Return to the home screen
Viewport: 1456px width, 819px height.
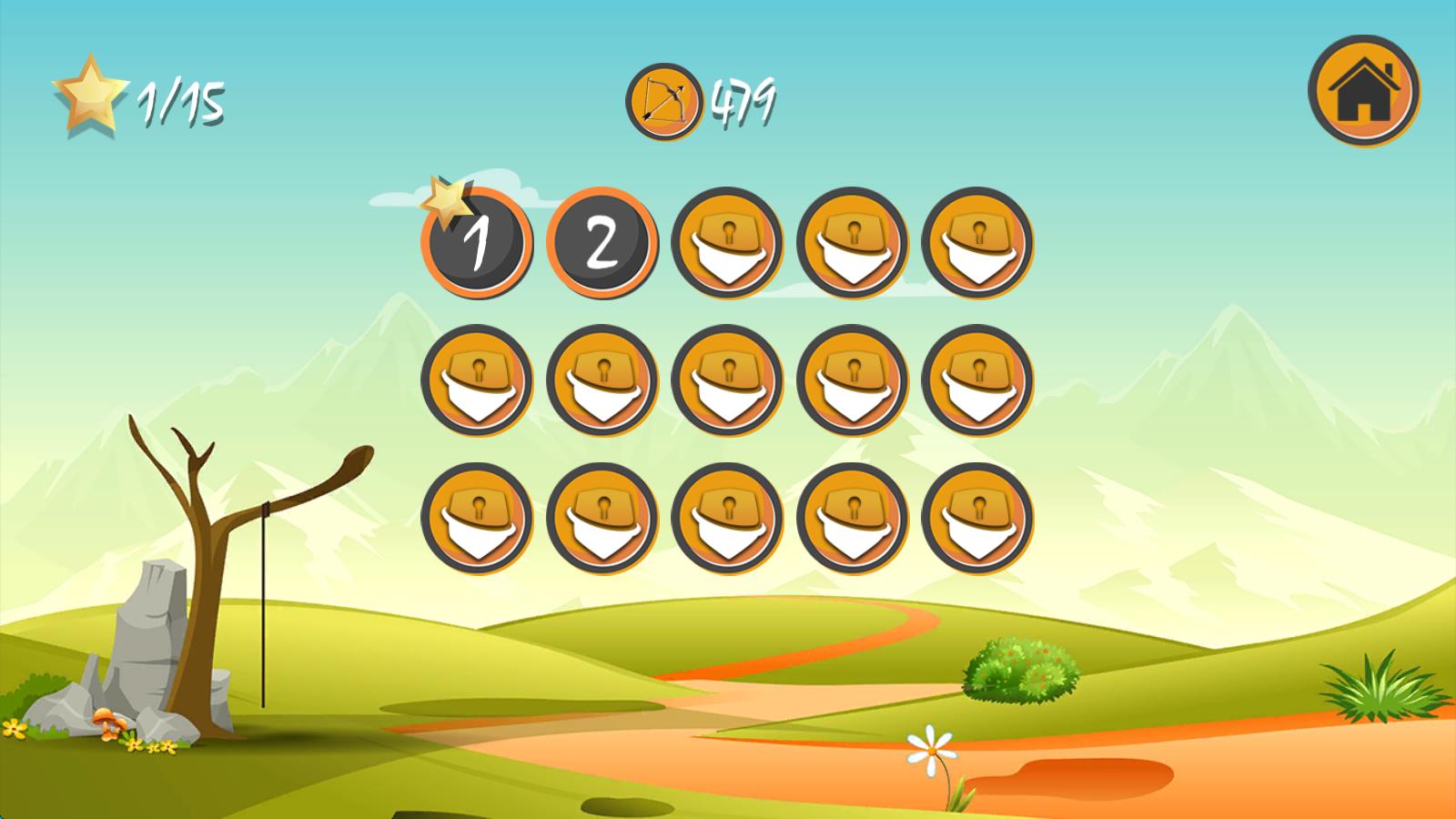1363,90
